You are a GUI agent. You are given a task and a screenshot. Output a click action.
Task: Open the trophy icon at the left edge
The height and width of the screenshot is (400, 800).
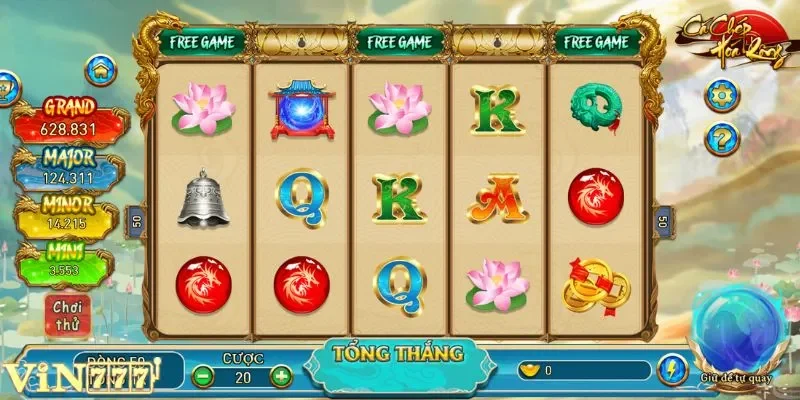5,86
